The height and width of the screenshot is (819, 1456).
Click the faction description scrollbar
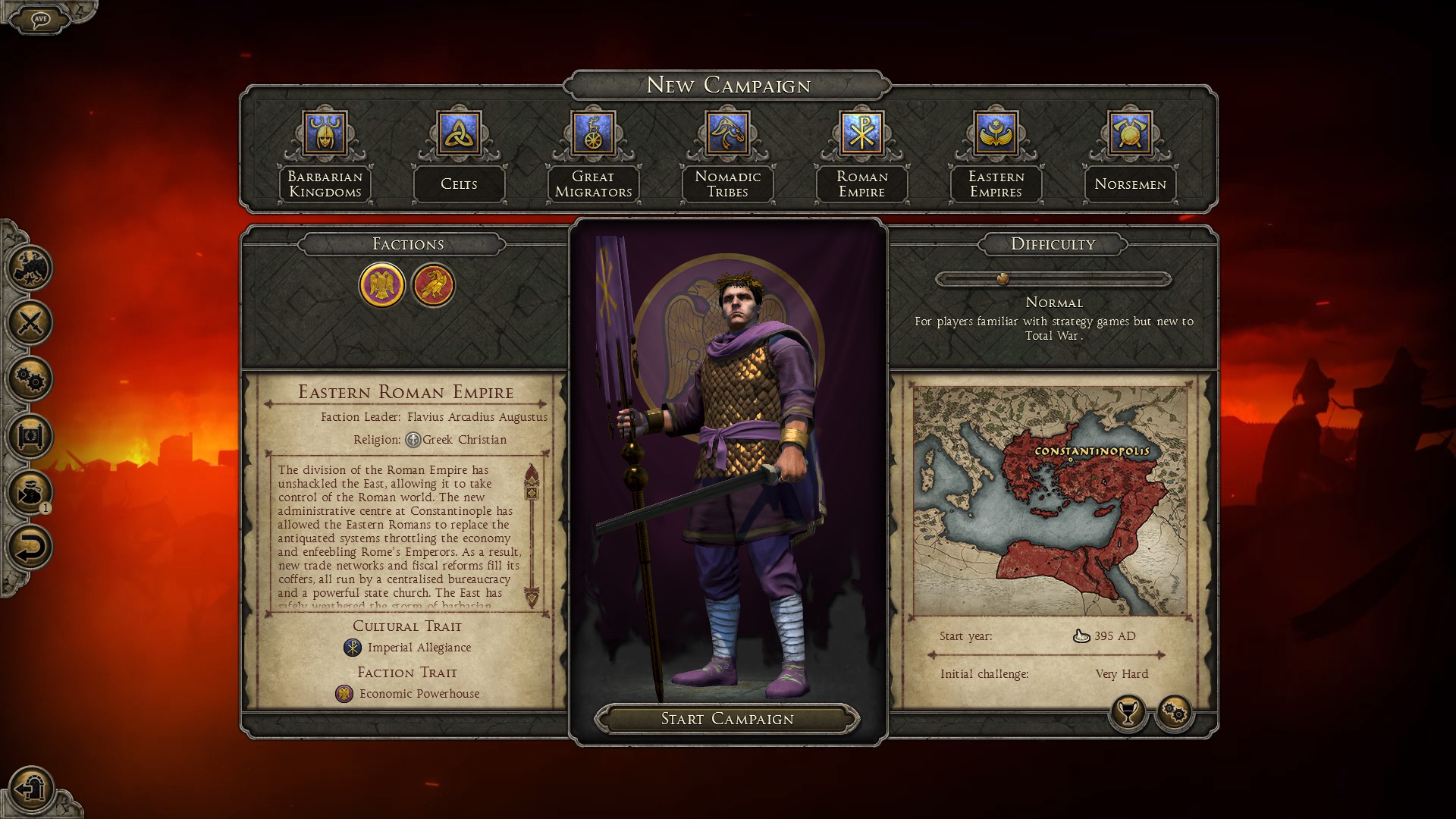tap(532, 536)
